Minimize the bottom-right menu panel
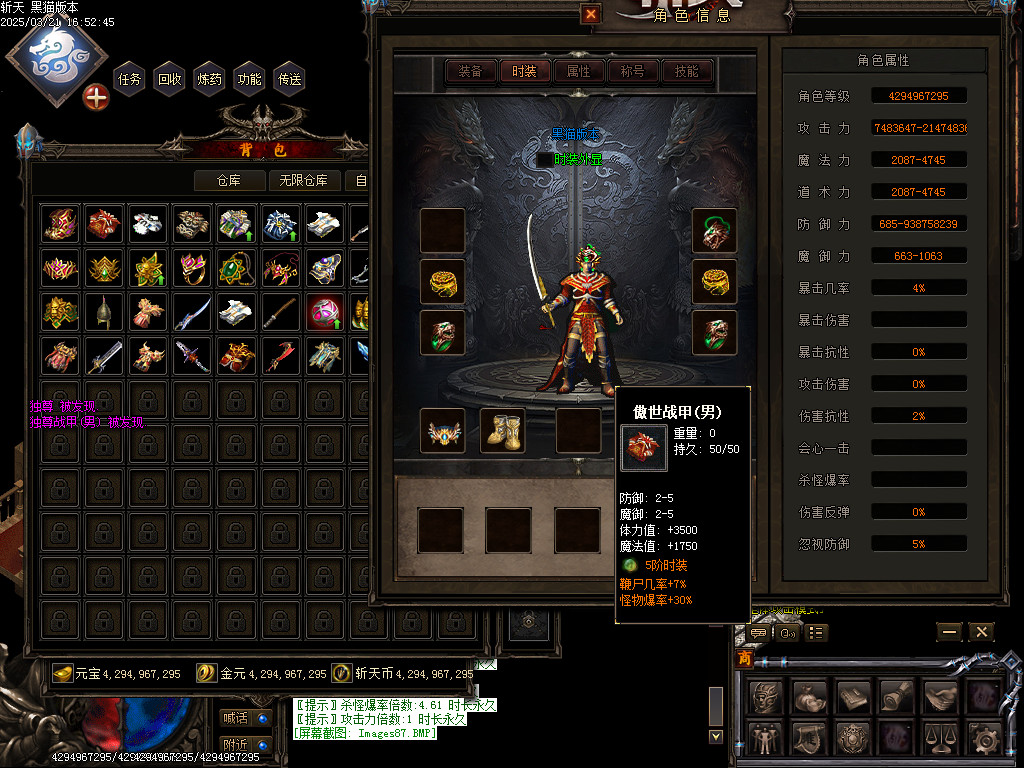This screenshot has height=768, width=1024. 949,632
